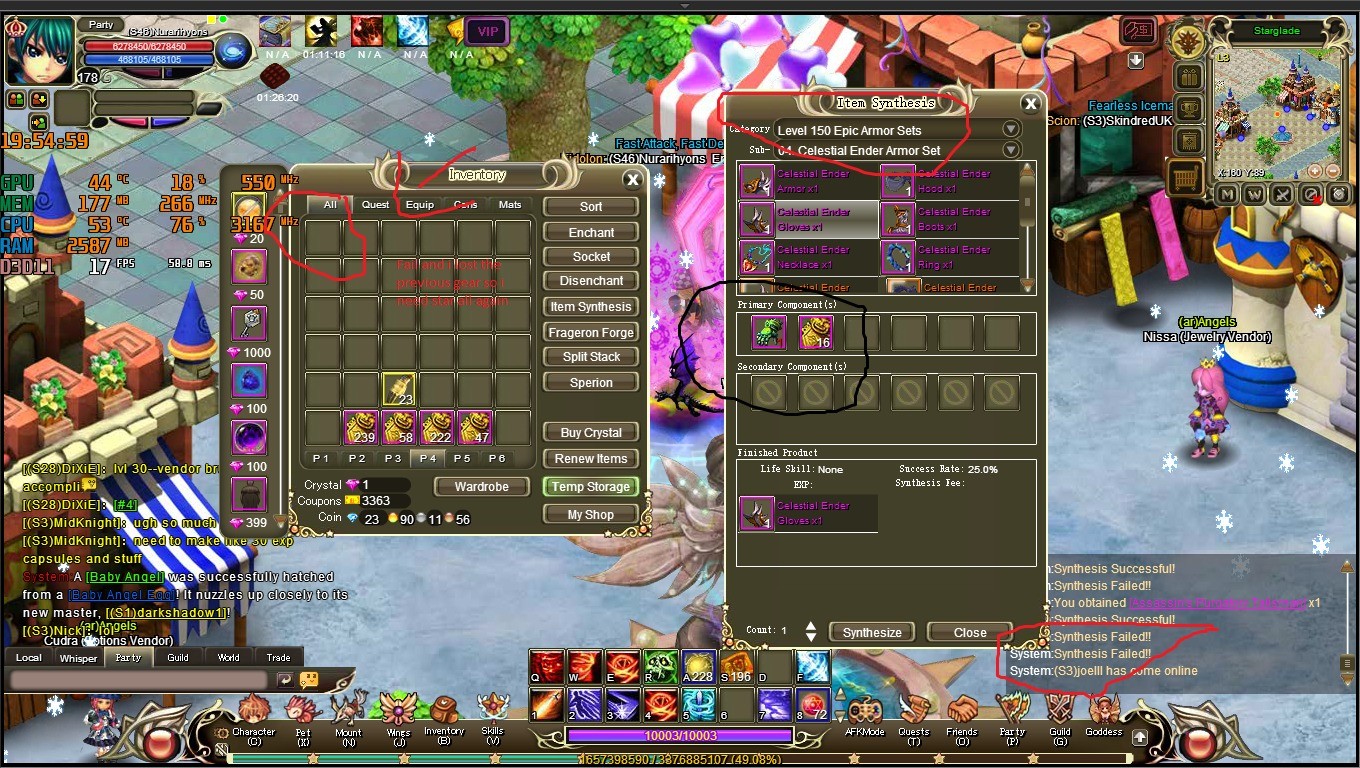Start synthesis with the Synthesize button
The height and width of the screenshot is (768, 1360).
click(x=872, y=633)
